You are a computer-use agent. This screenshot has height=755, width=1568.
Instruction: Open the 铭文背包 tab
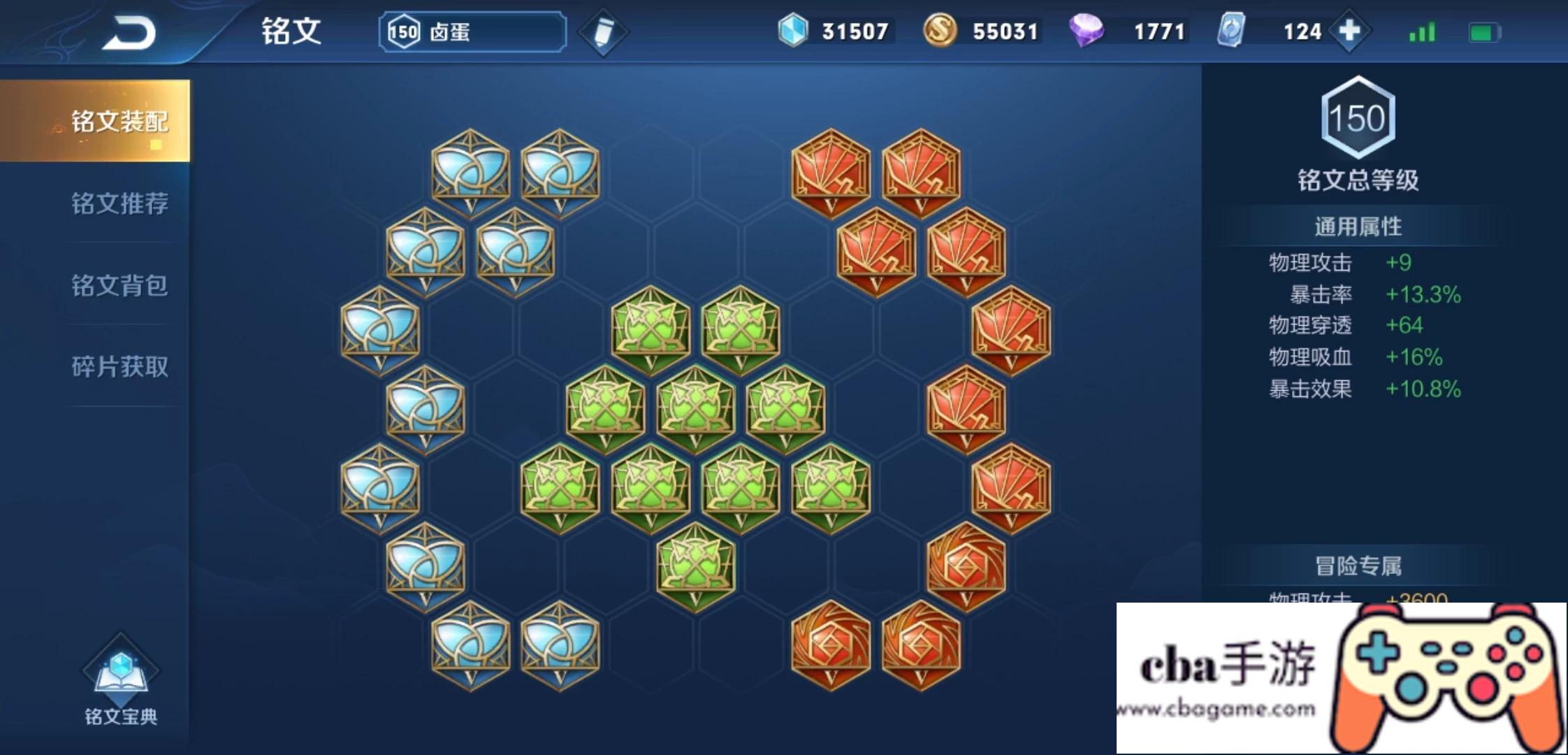pos(119,285)
